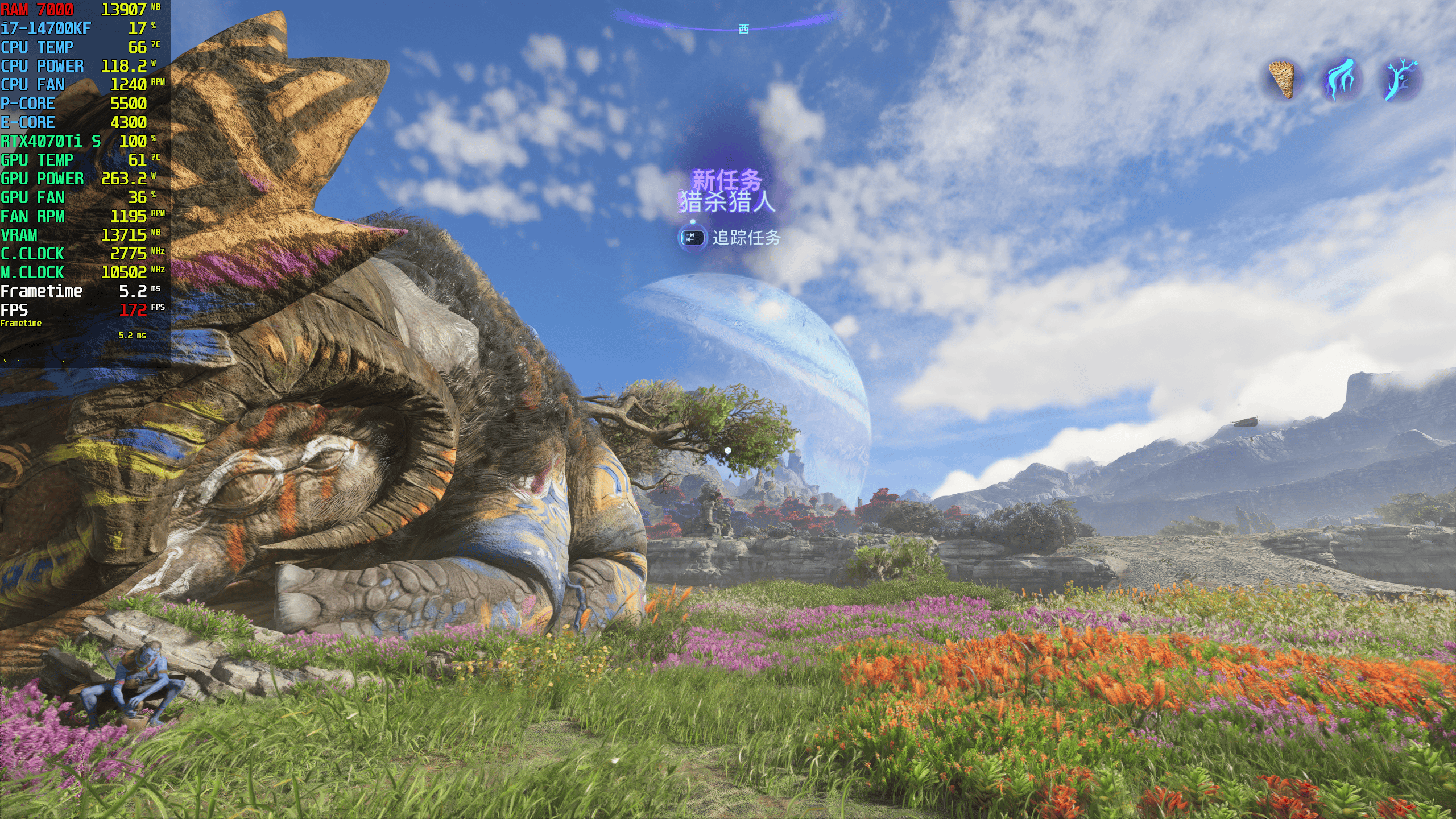Viewport: 1456px width, 819px height.
Task: Select the glowing blue branch icon
Action: pos(1399,80)
